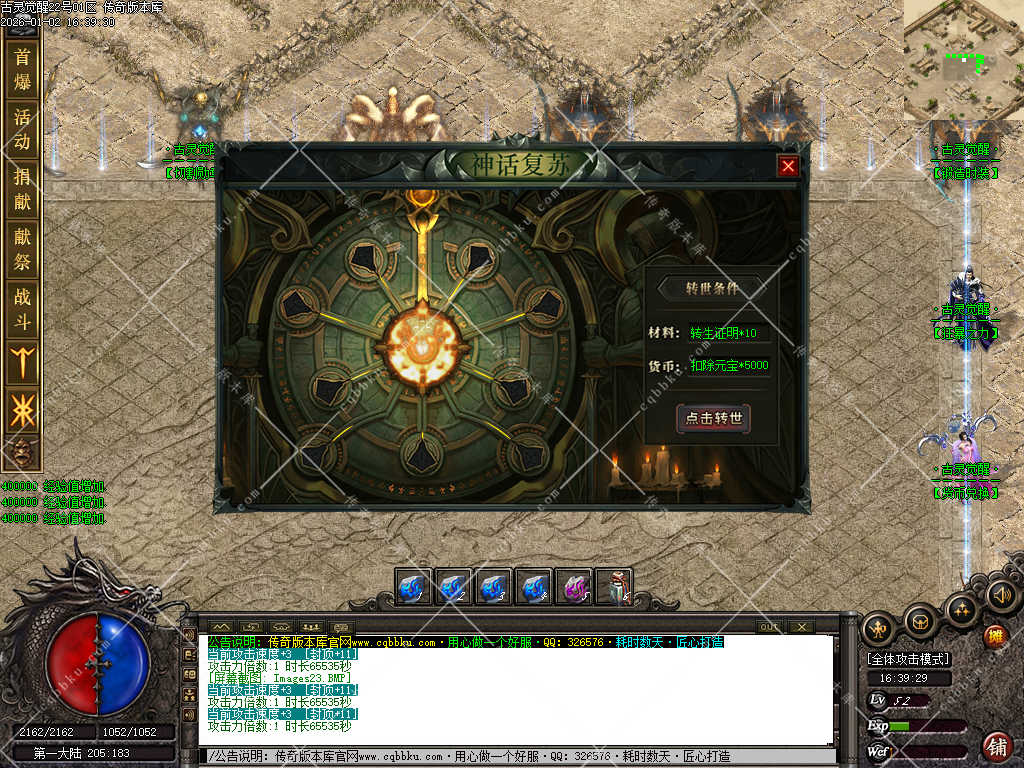This screenshot has width=1024, height=768.
Task: Open the 摊 stall button
Action: 994,636
